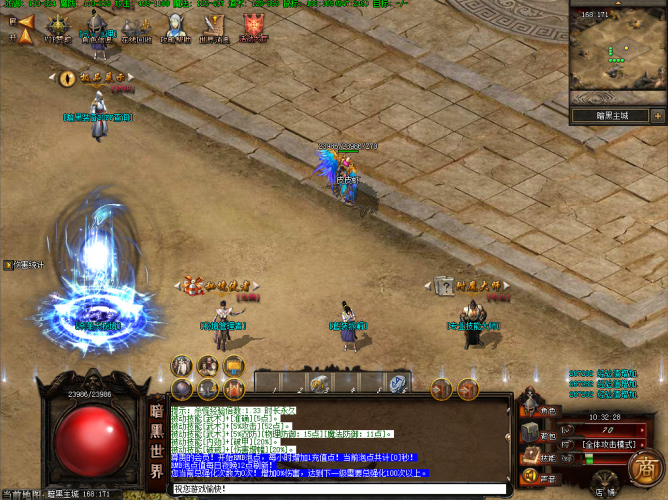Open the 店铺 store button
The image size is (668, 500).
click(x=604, y=489)
